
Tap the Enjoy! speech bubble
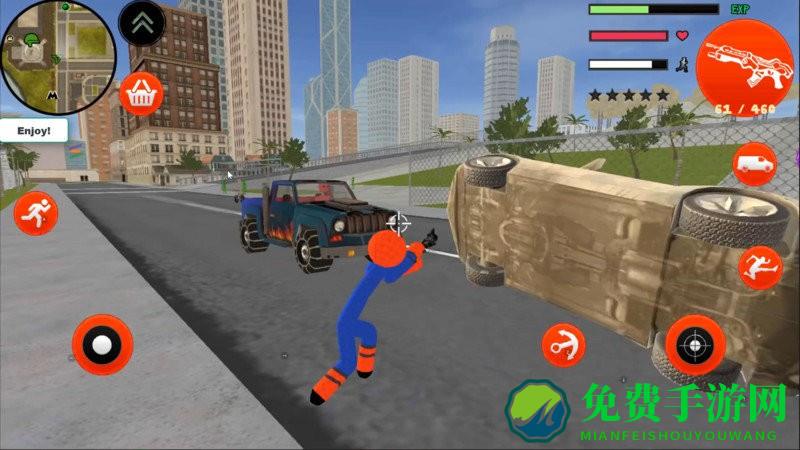[33, 130]
